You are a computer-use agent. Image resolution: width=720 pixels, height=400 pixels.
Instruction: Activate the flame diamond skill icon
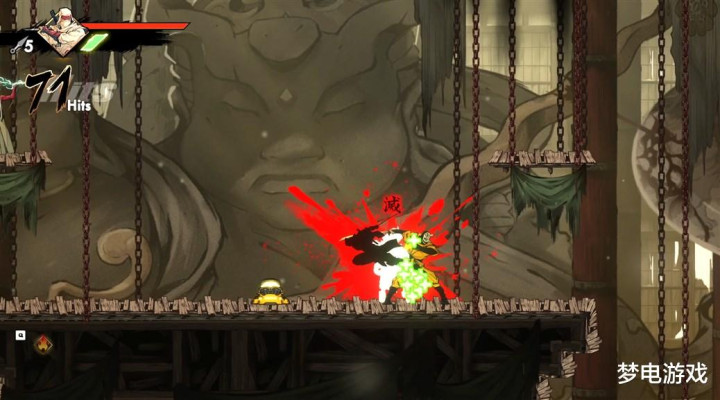click(x=44, y=344)
